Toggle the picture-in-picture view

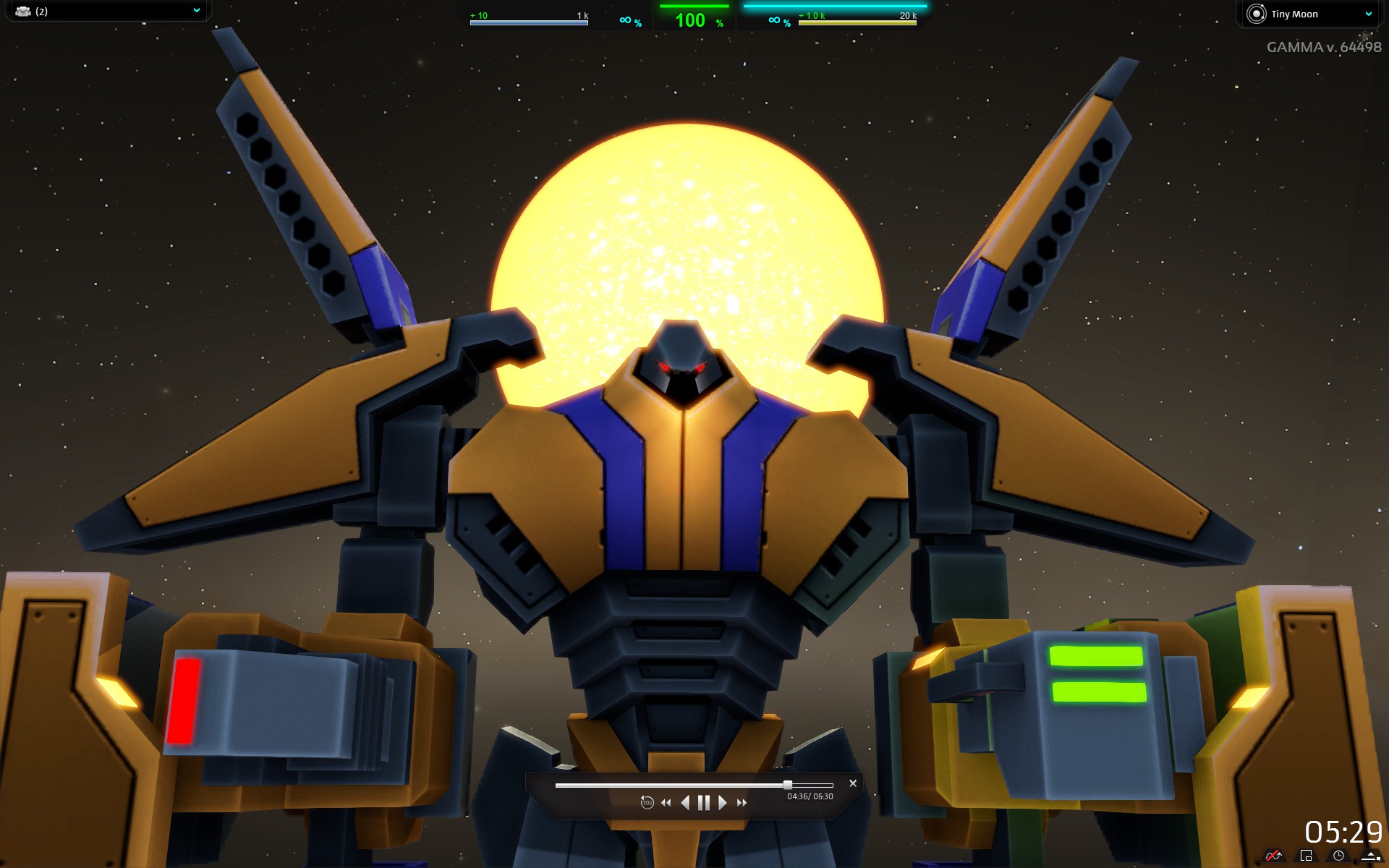pos(1306,856)
